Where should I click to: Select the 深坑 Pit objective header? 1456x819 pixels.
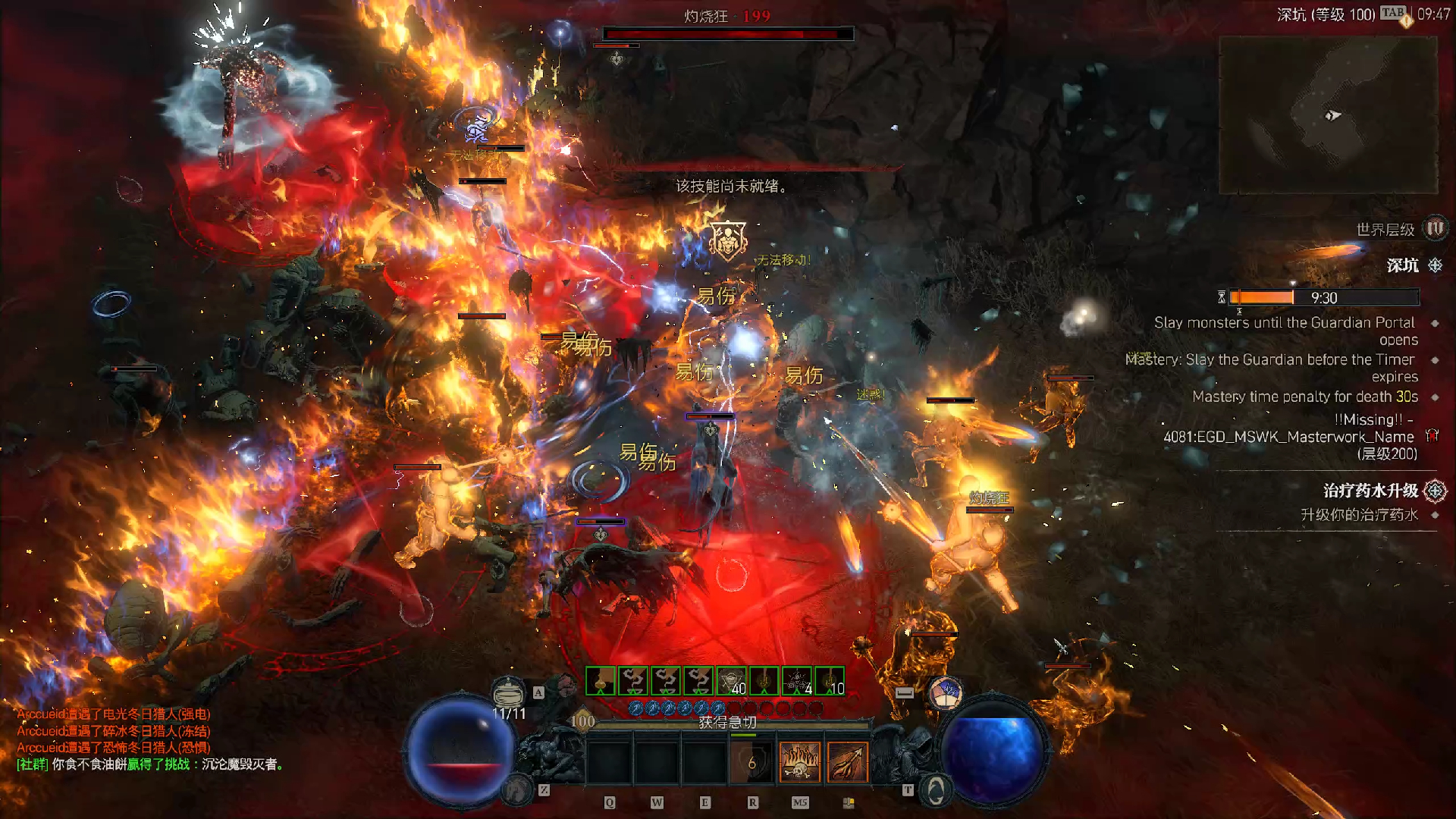tap(1403, 265)
